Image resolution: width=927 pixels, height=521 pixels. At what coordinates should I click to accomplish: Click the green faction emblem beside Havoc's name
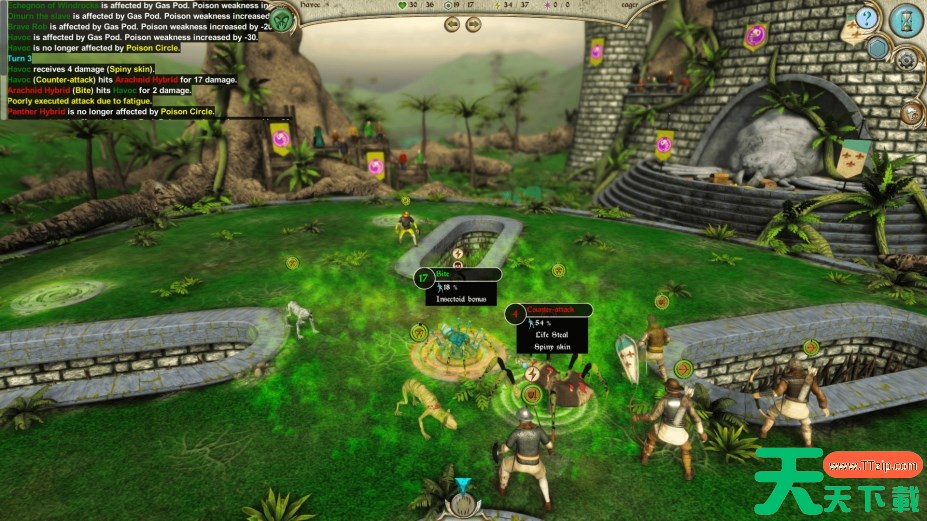tap(284, 19)
